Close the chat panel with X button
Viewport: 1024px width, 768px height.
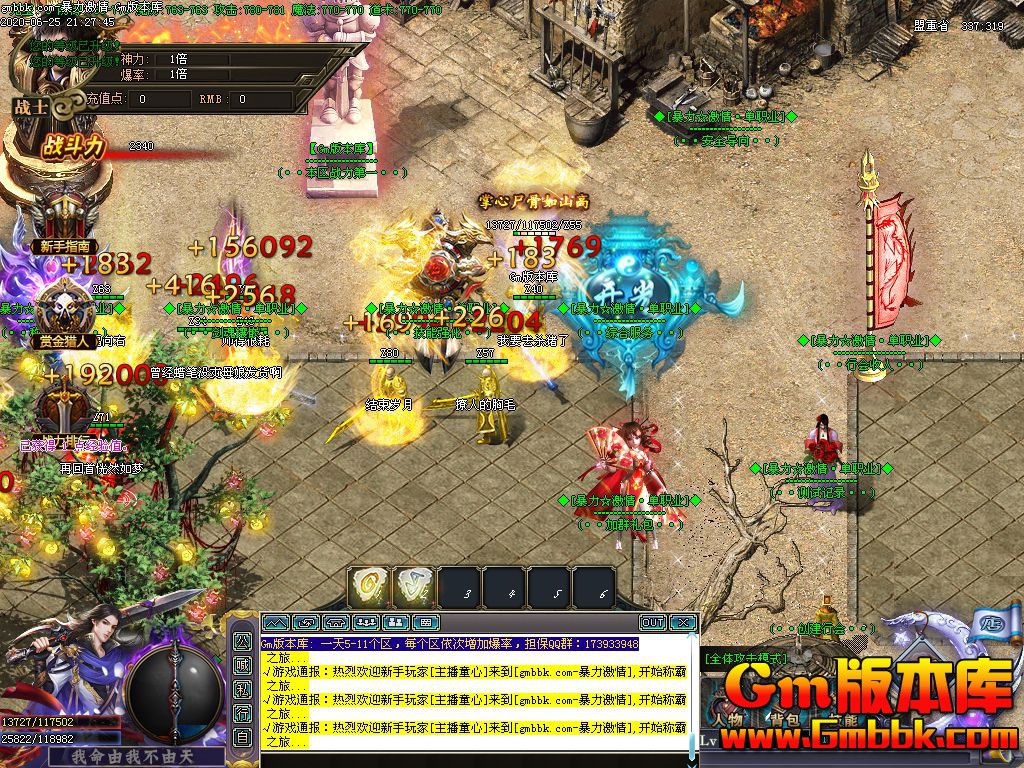682,622
